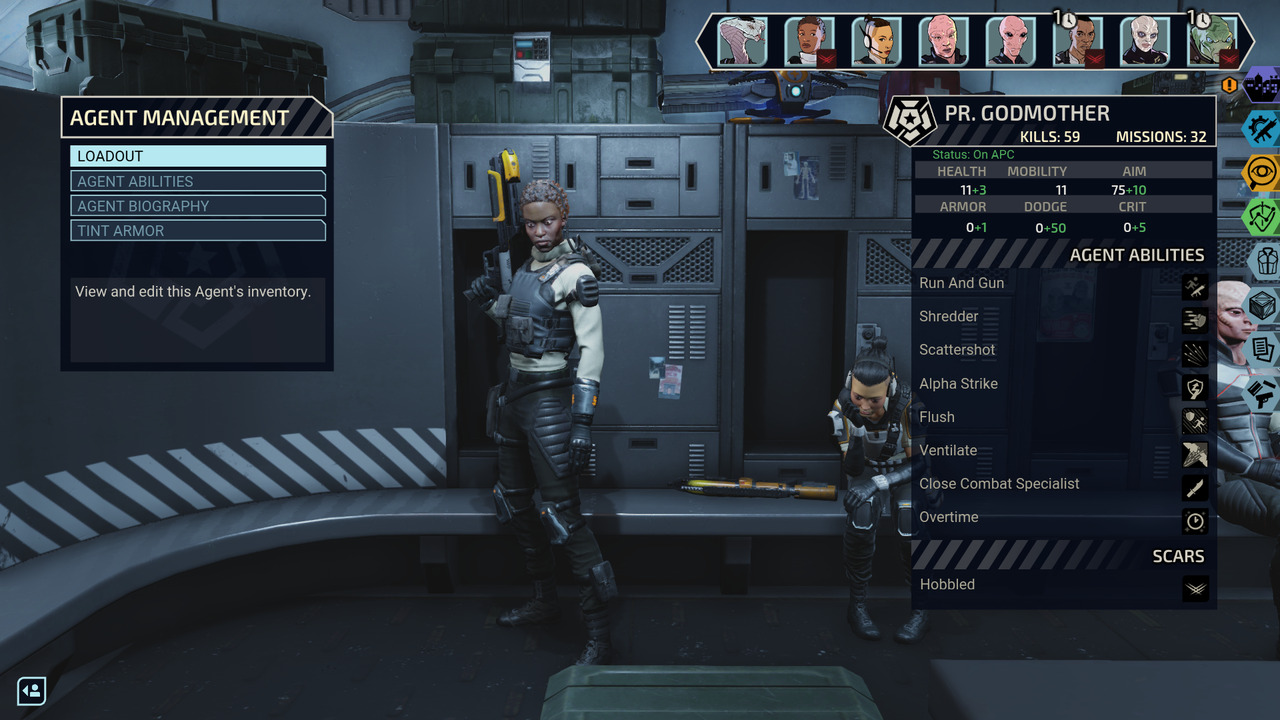
Task: Select the Alpha Strike ability icon
Action: [1195, 388]
